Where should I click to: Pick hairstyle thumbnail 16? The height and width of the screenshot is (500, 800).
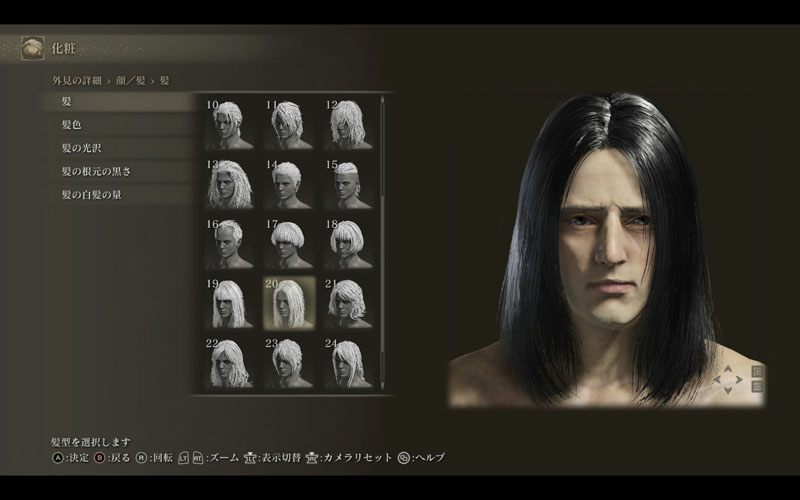click(x=230, y=244)
